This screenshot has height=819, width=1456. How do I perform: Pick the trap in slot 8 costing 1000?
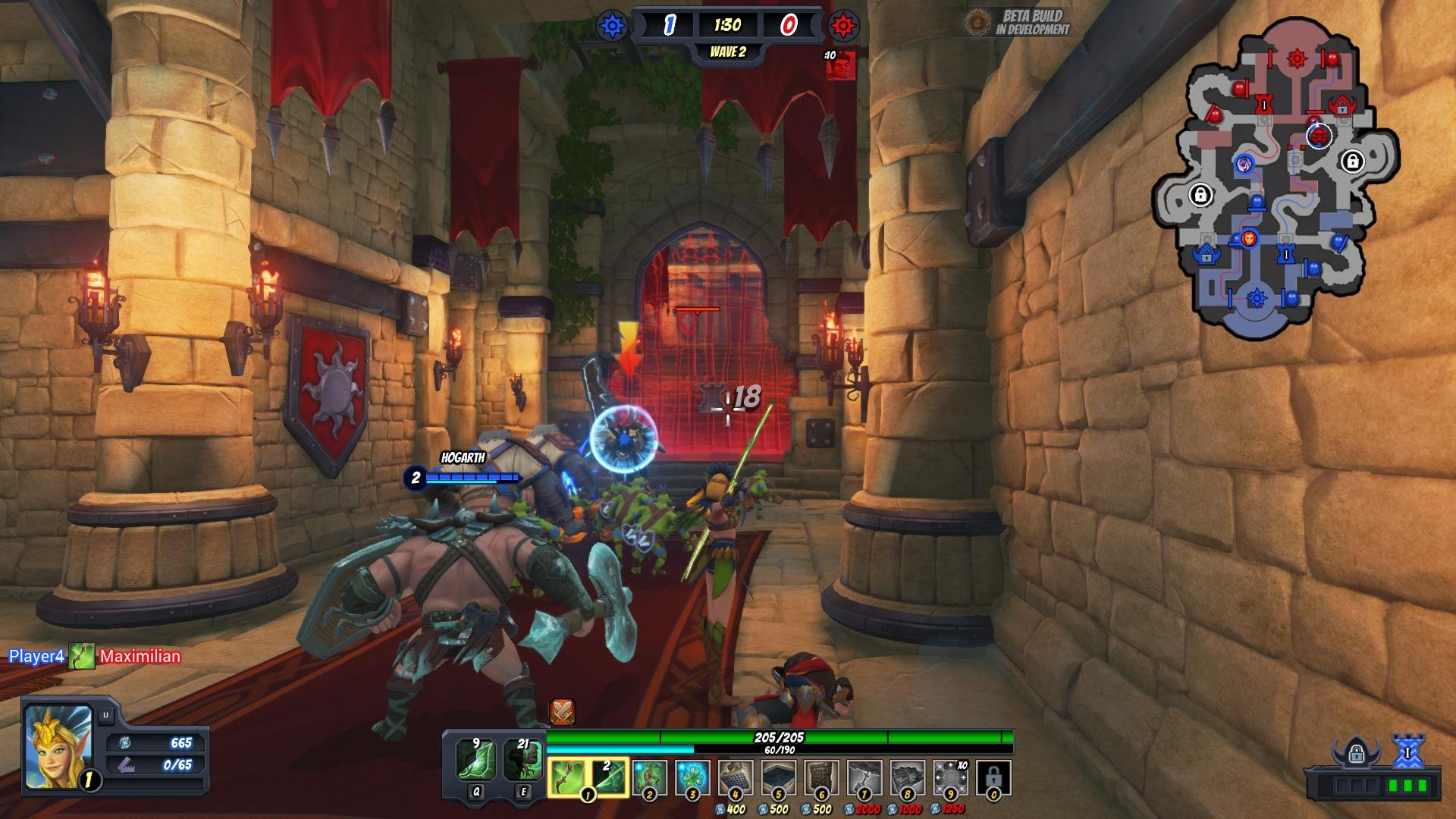[x=908, y=777]
